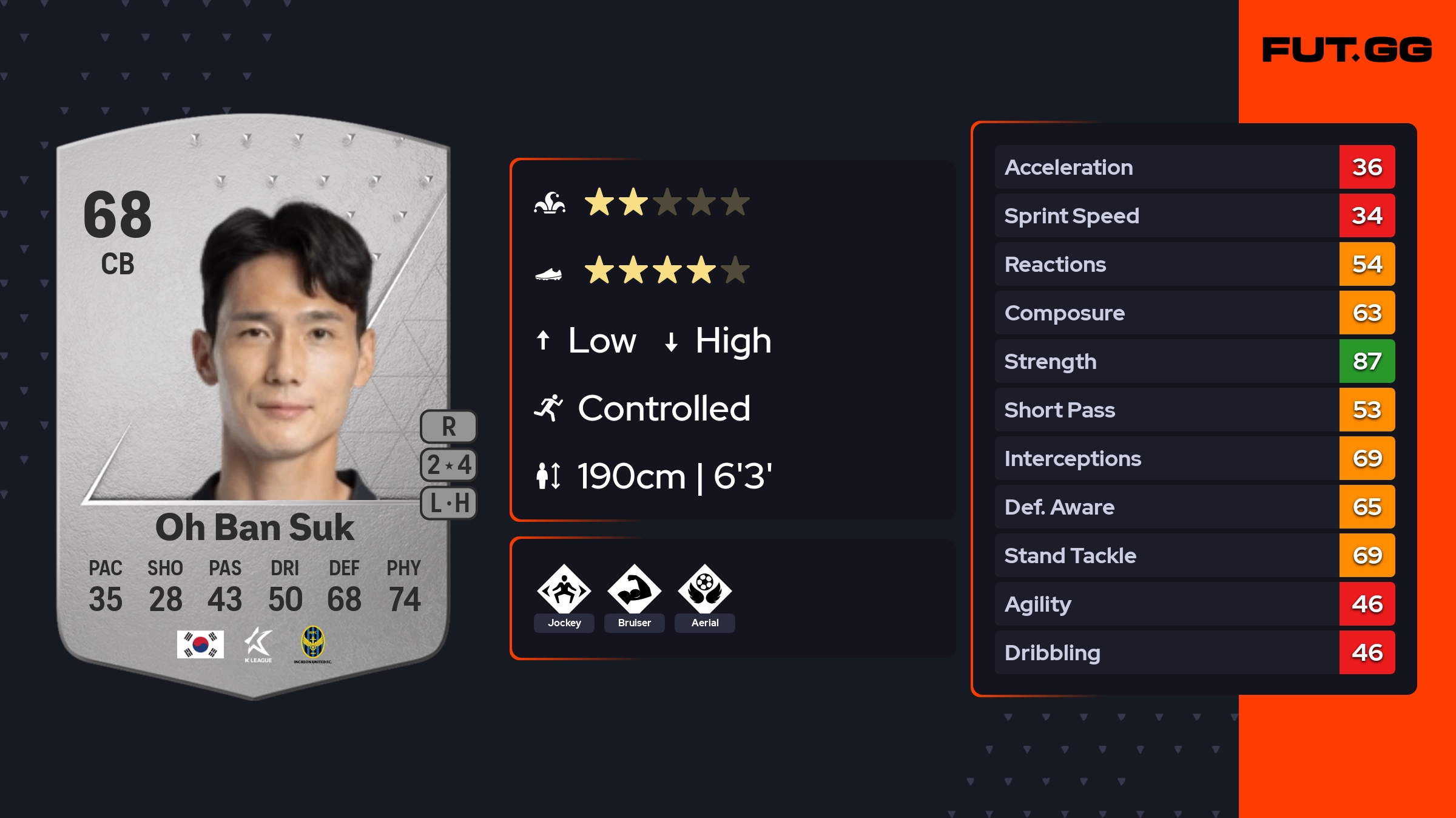Screen dimensions: 1456x818
Task: Select the South Korea flag on card
Action: click(200, 644)
